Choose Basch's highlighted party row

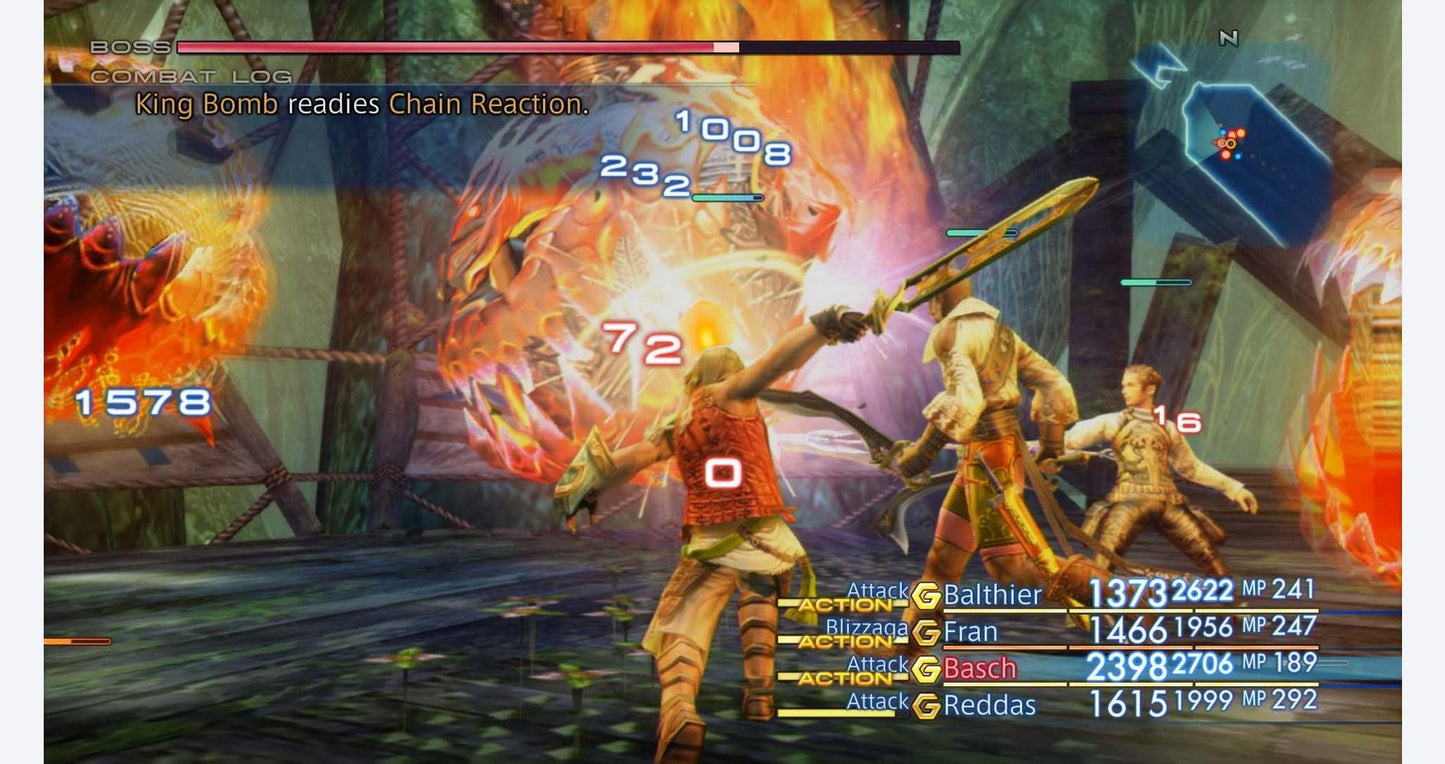(979, 668)
